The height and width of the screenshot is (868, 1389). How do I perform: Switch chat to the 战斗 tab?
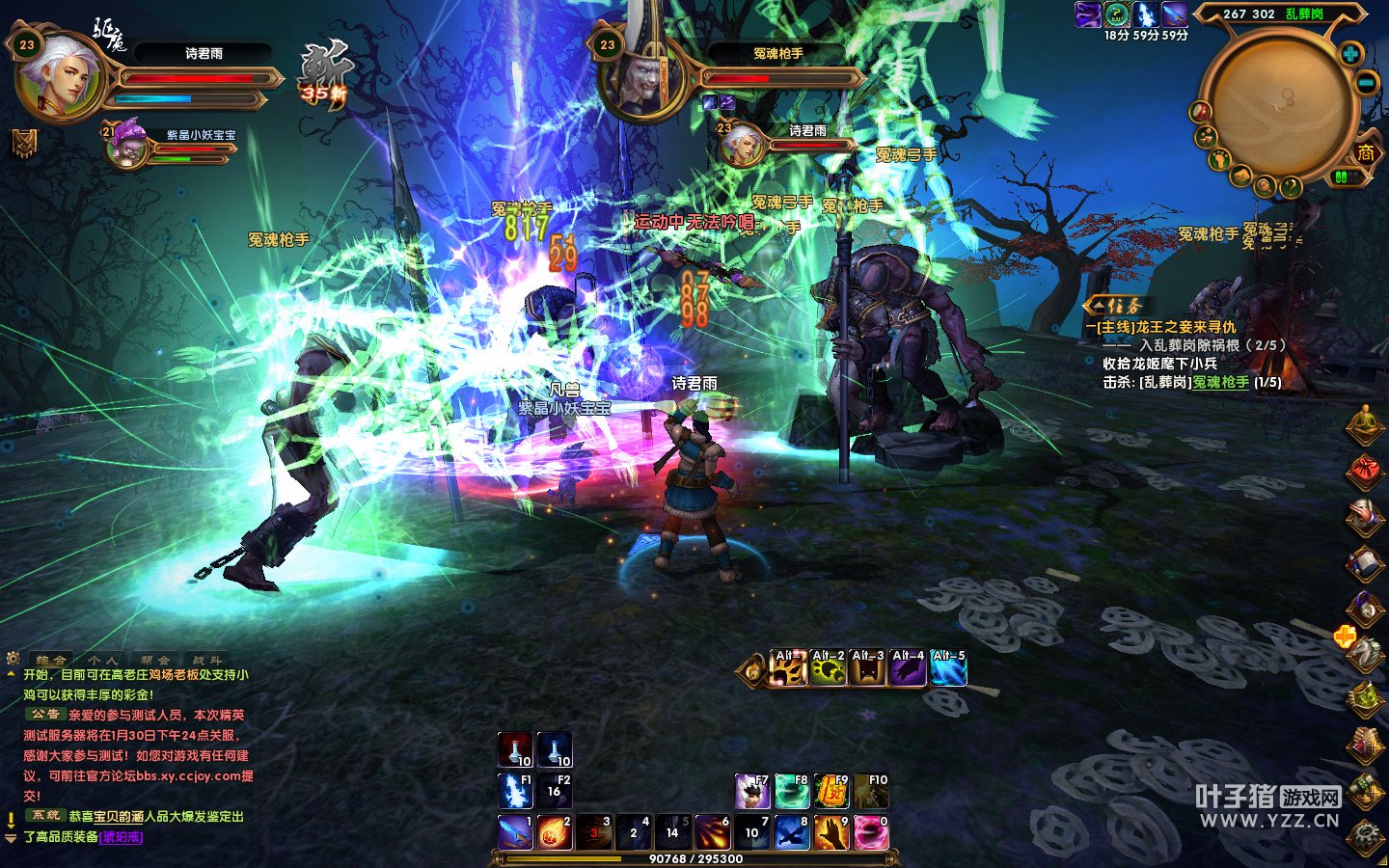click(205, 661)
